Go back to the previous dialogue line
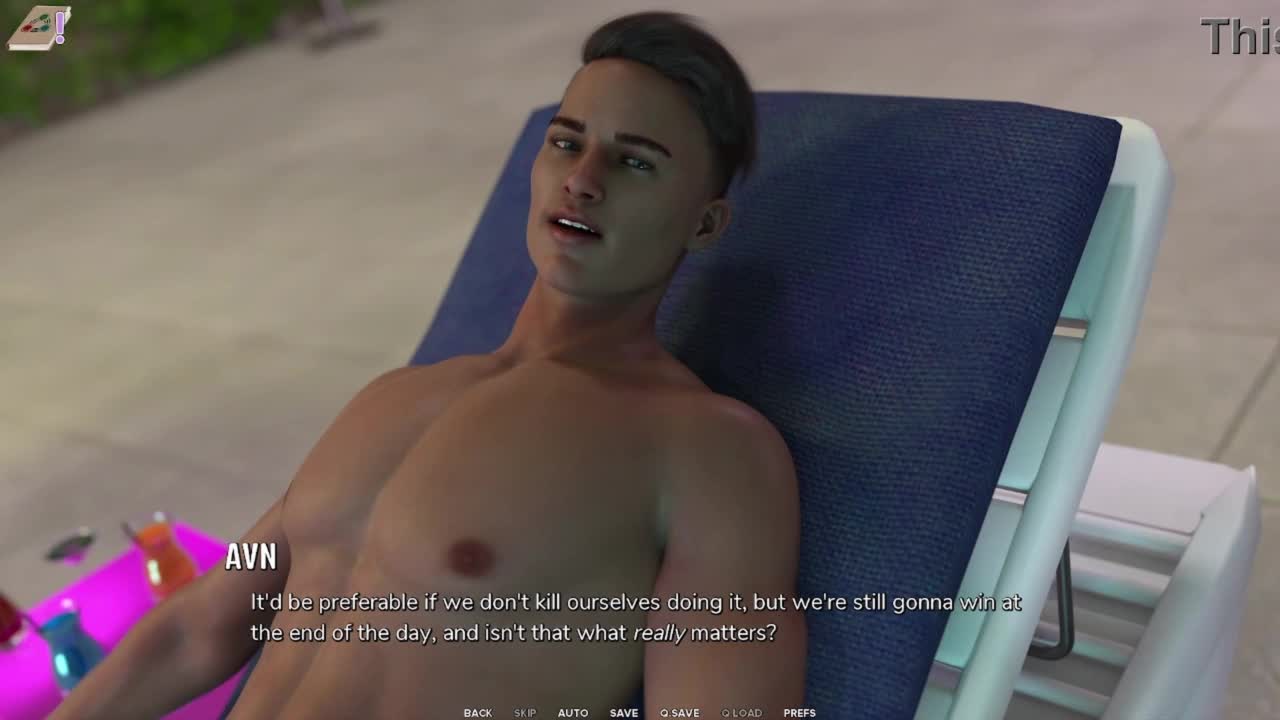Image resolution: width=1280 pixels, height=720 pixels. pos(477,713)
